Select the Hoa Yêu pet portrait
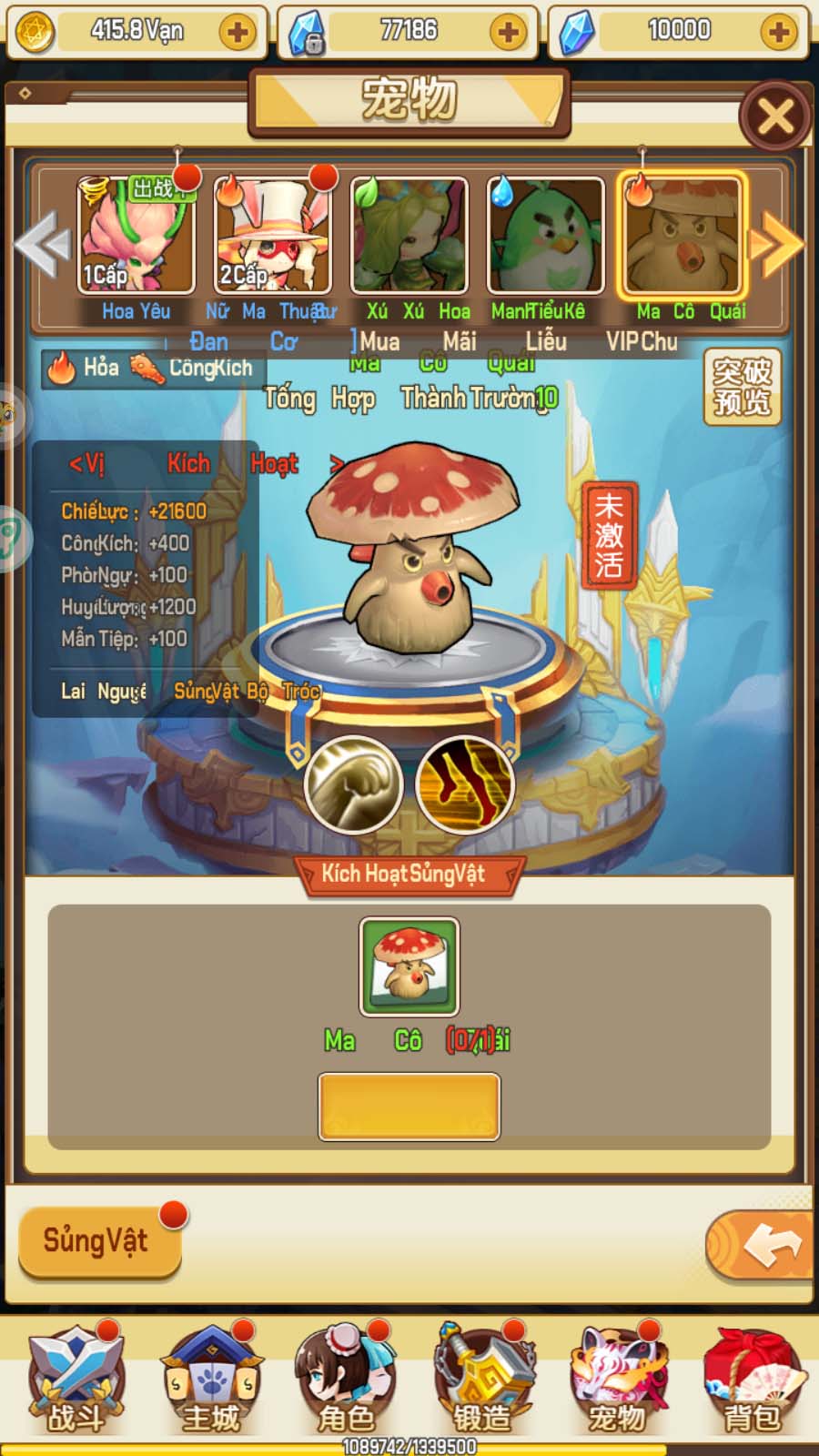 coord(136,236)
